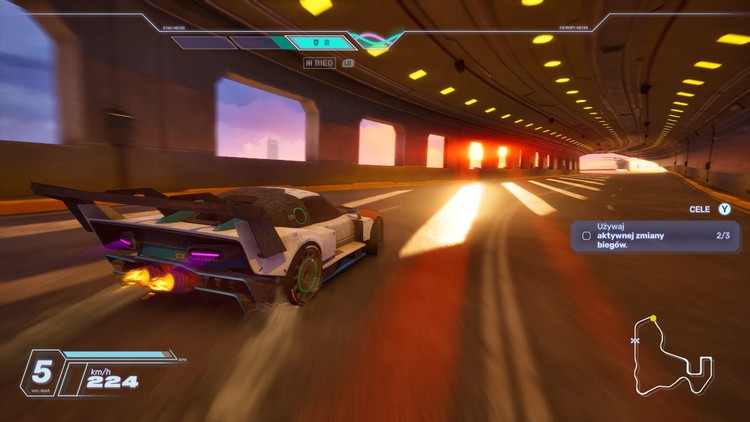Open the track minimap
The width and height of the screenshot is (750, 422).
click(x=670, y=355)
